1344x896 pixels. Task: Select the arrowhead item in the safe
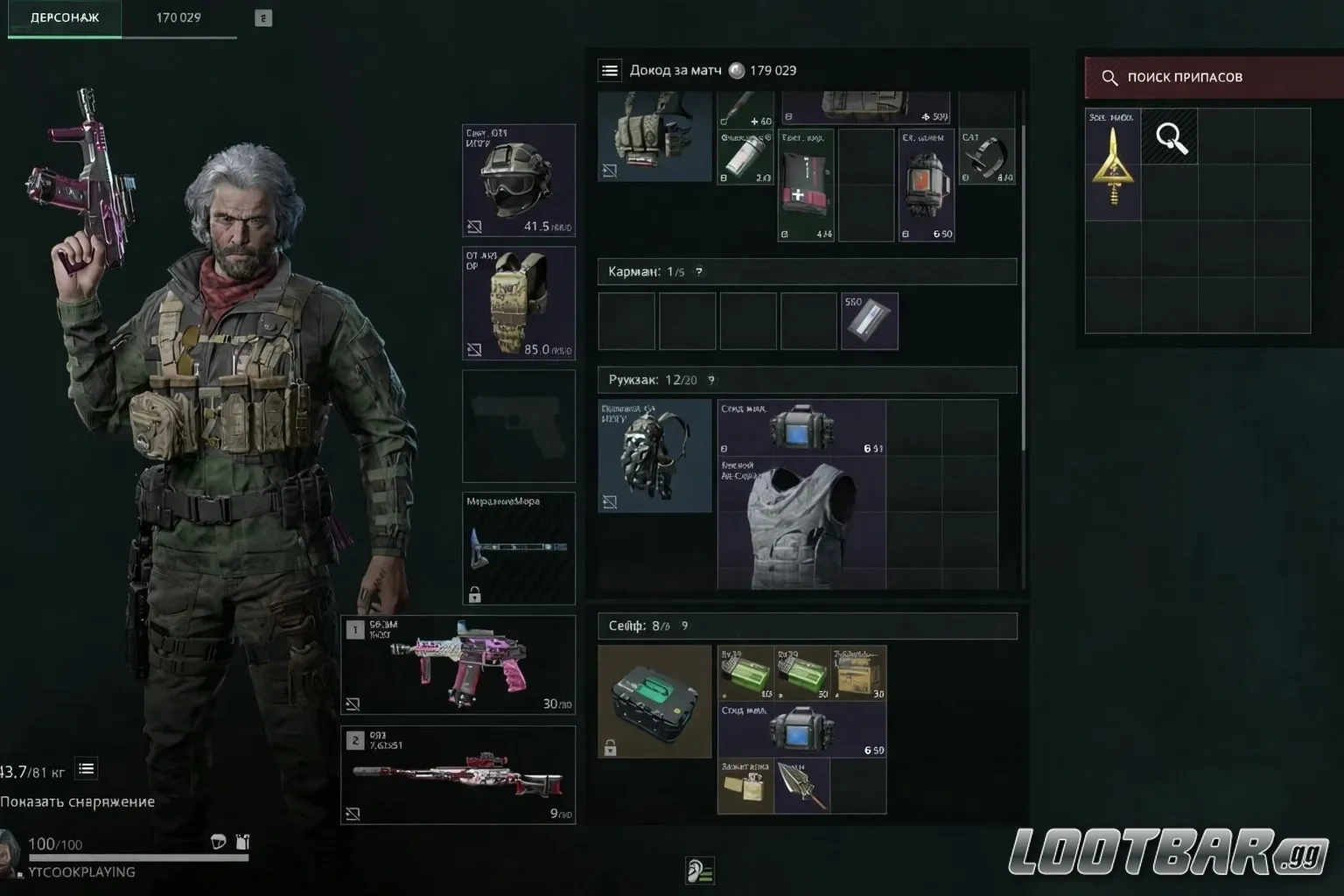click(x=802, y=787)
